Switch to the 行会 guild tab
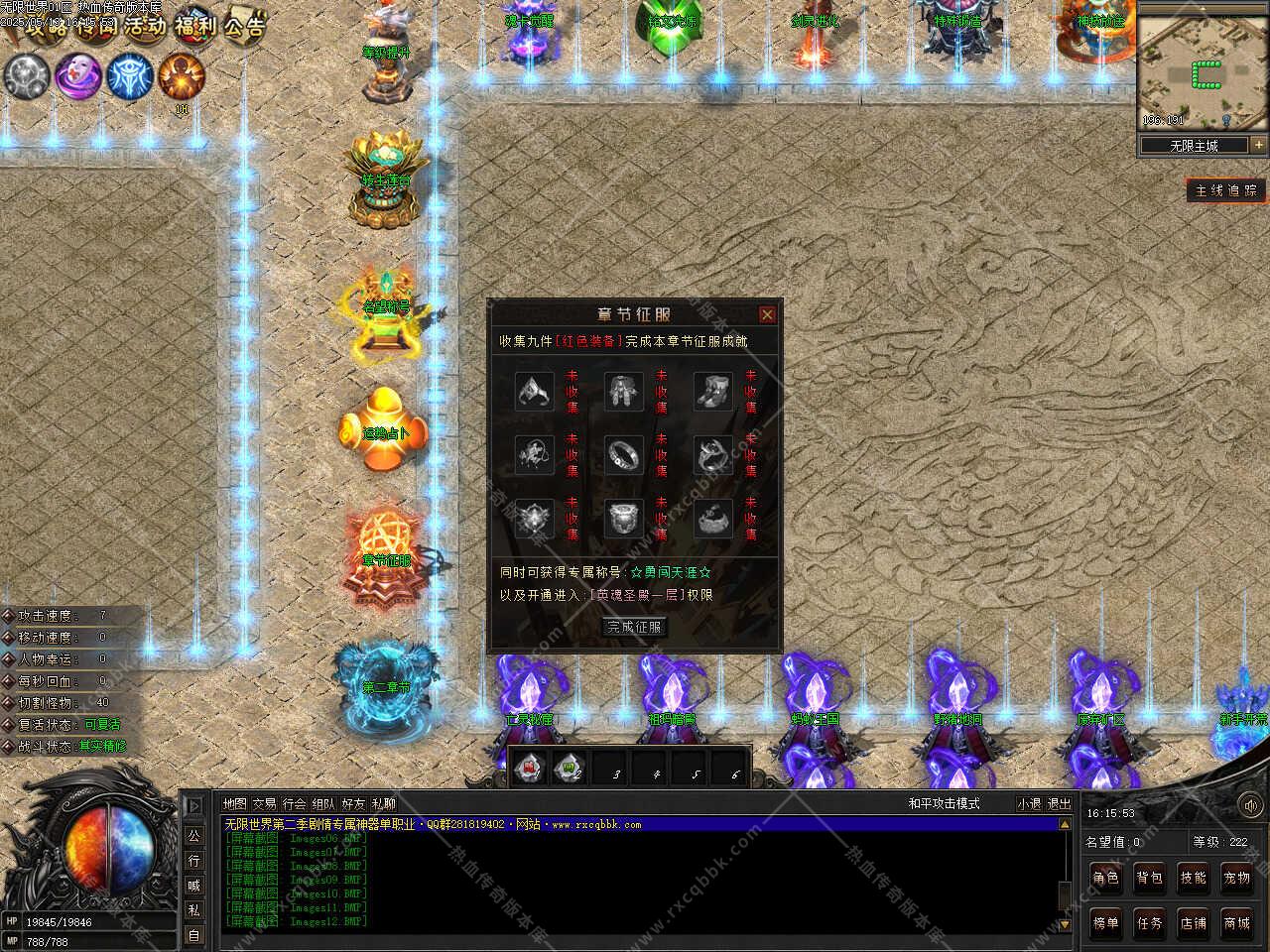Image resolution: width=1270 pixels, height=952 pixels. click(x=294, y=804)
